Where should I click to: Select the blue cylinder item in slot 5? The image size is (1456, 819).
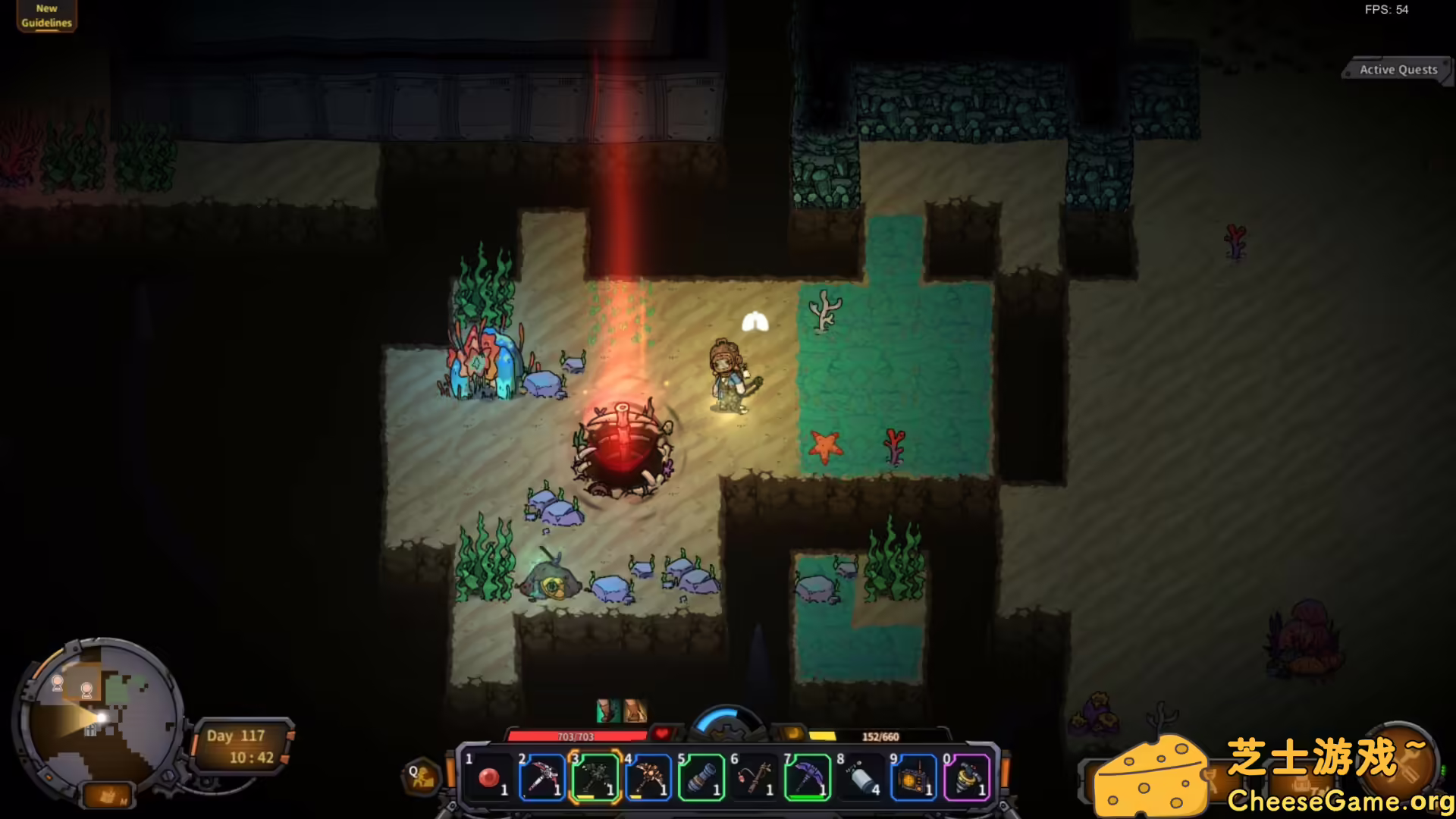coord(701,777)
